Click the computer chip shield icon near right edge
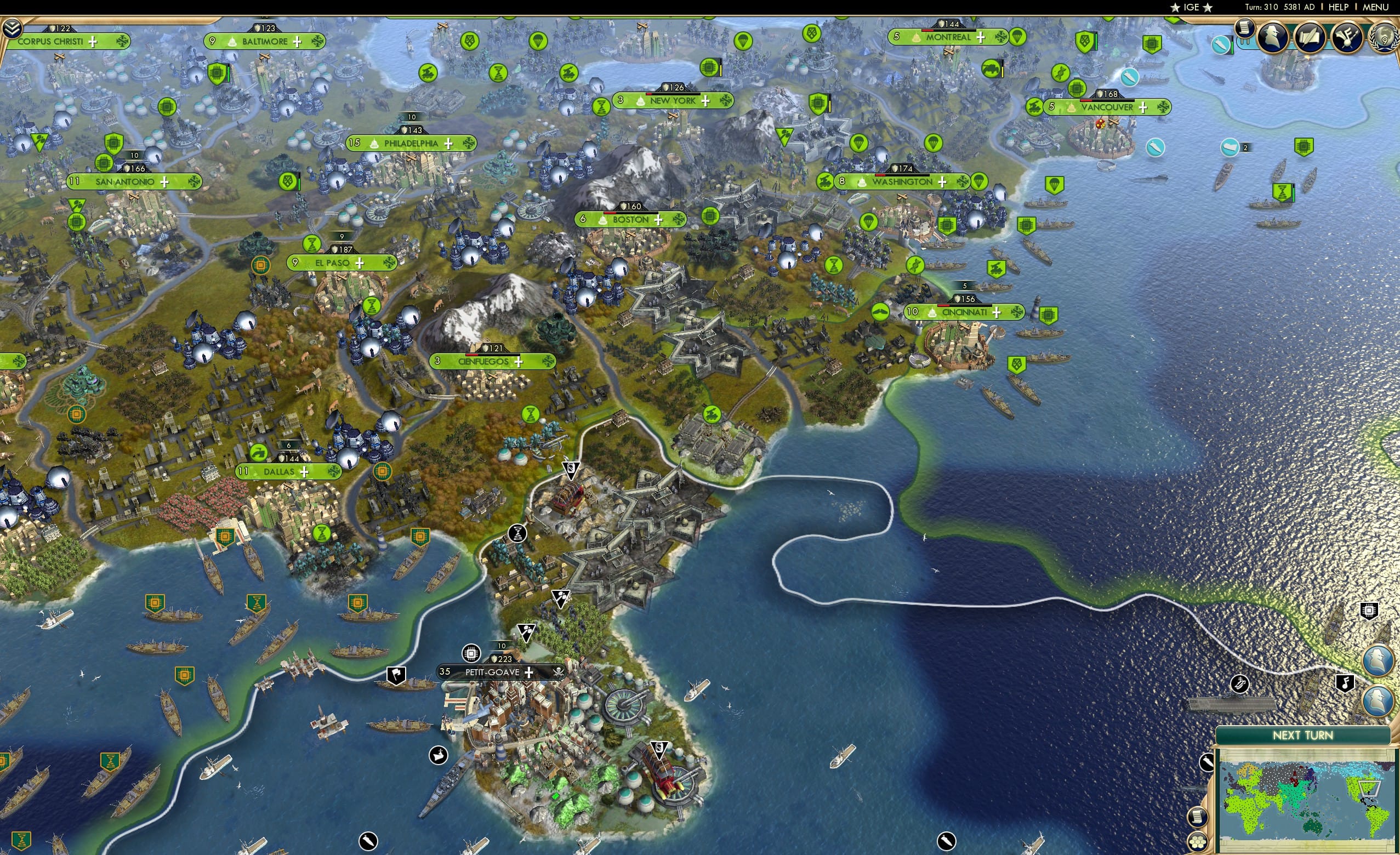 [x=1369, y=611]
